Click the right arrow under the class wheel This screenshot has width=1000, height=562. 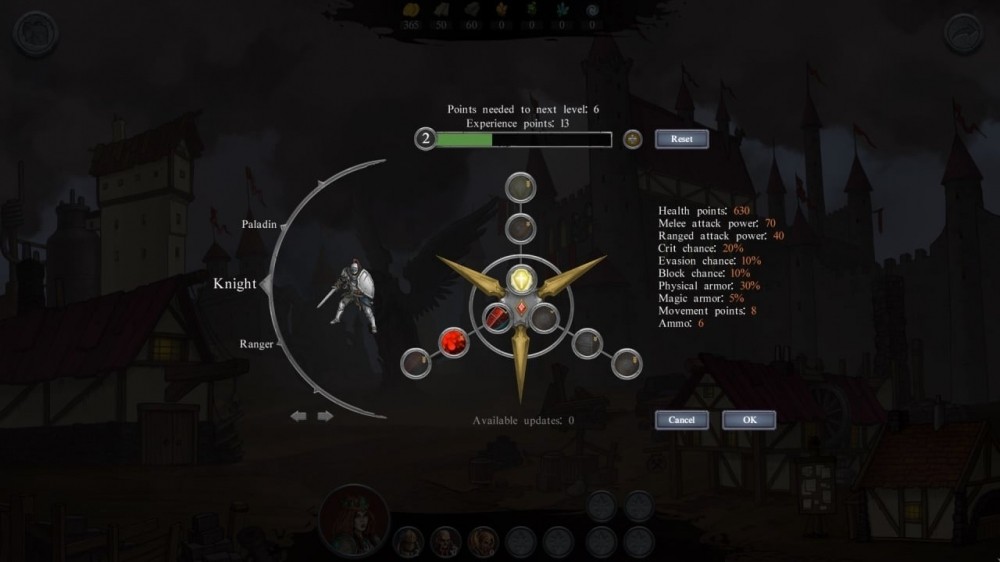325,416
